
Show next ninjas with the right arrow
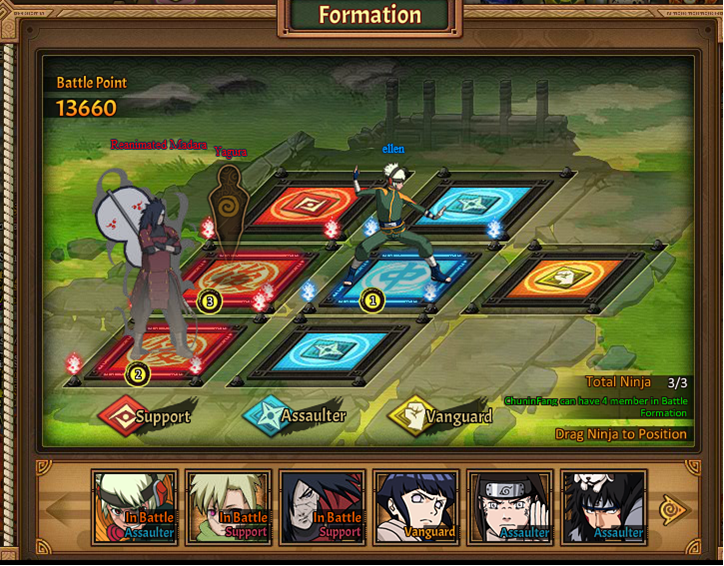click(675, 509)
